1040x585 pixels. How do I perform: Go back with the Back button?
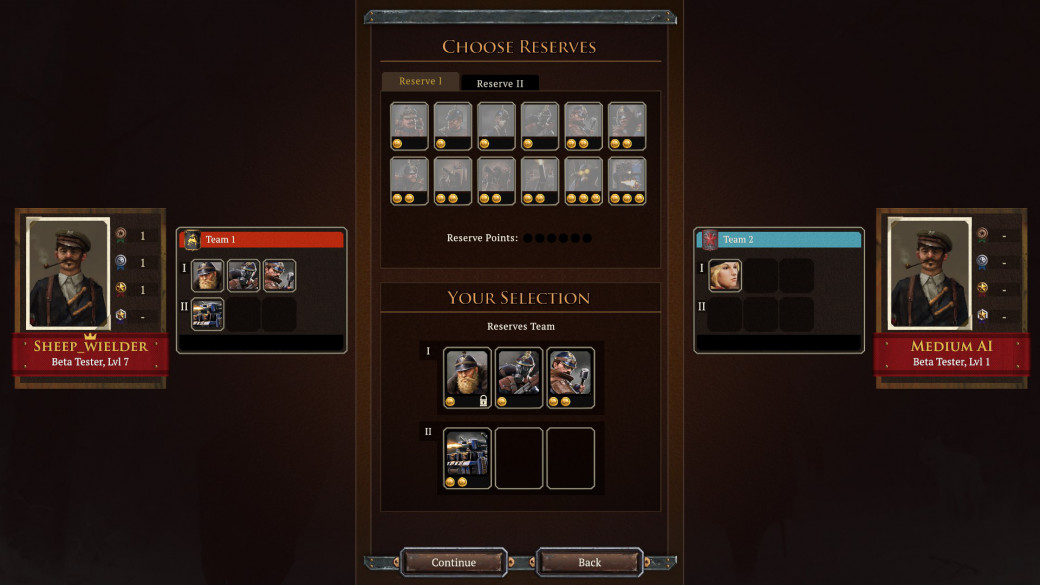(x=590, y=562)
